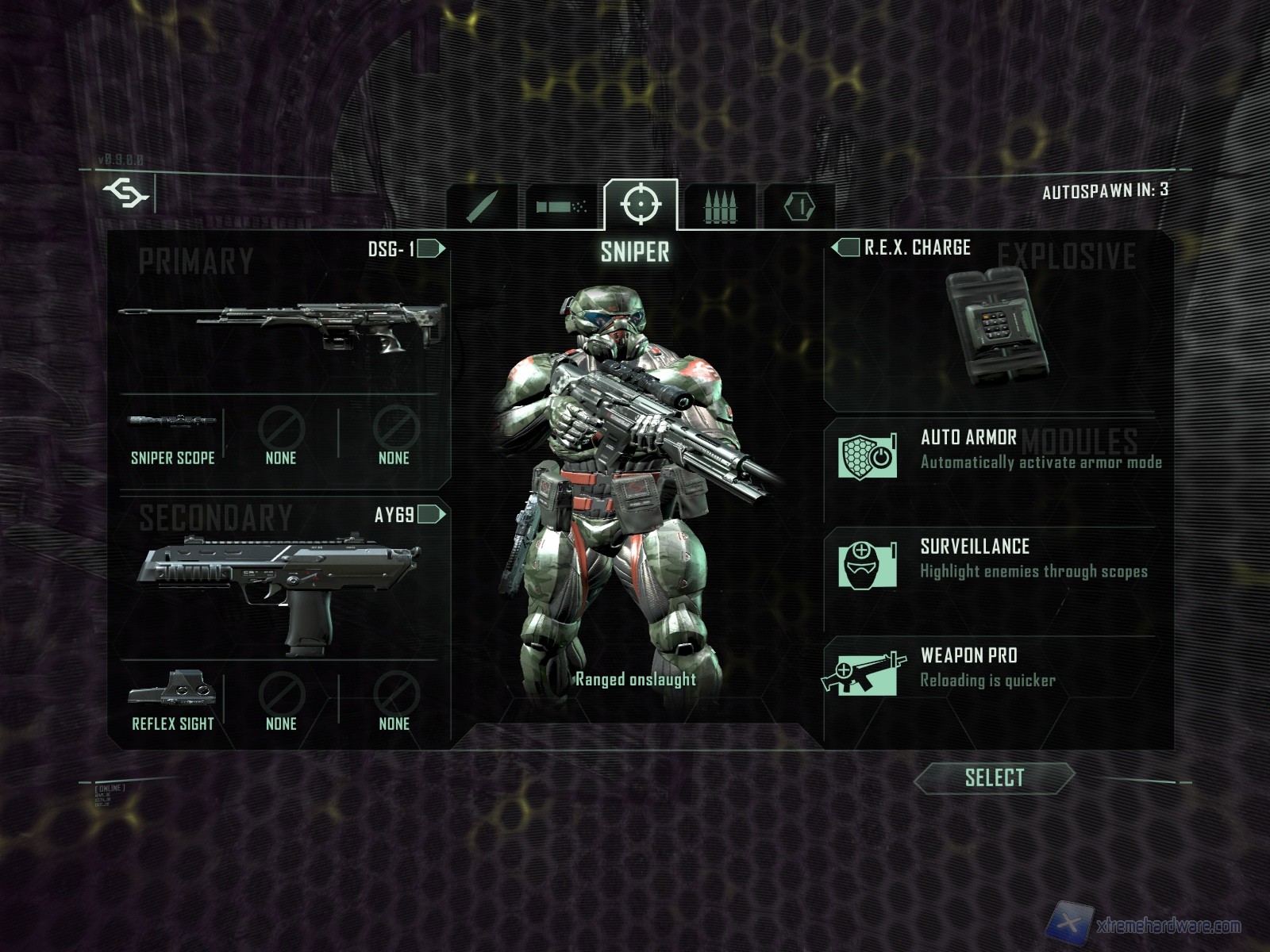Switch to the bullets class tab
Image resolution: width=1270 pixels, height=952 pixels.
(x=720, y=206)
